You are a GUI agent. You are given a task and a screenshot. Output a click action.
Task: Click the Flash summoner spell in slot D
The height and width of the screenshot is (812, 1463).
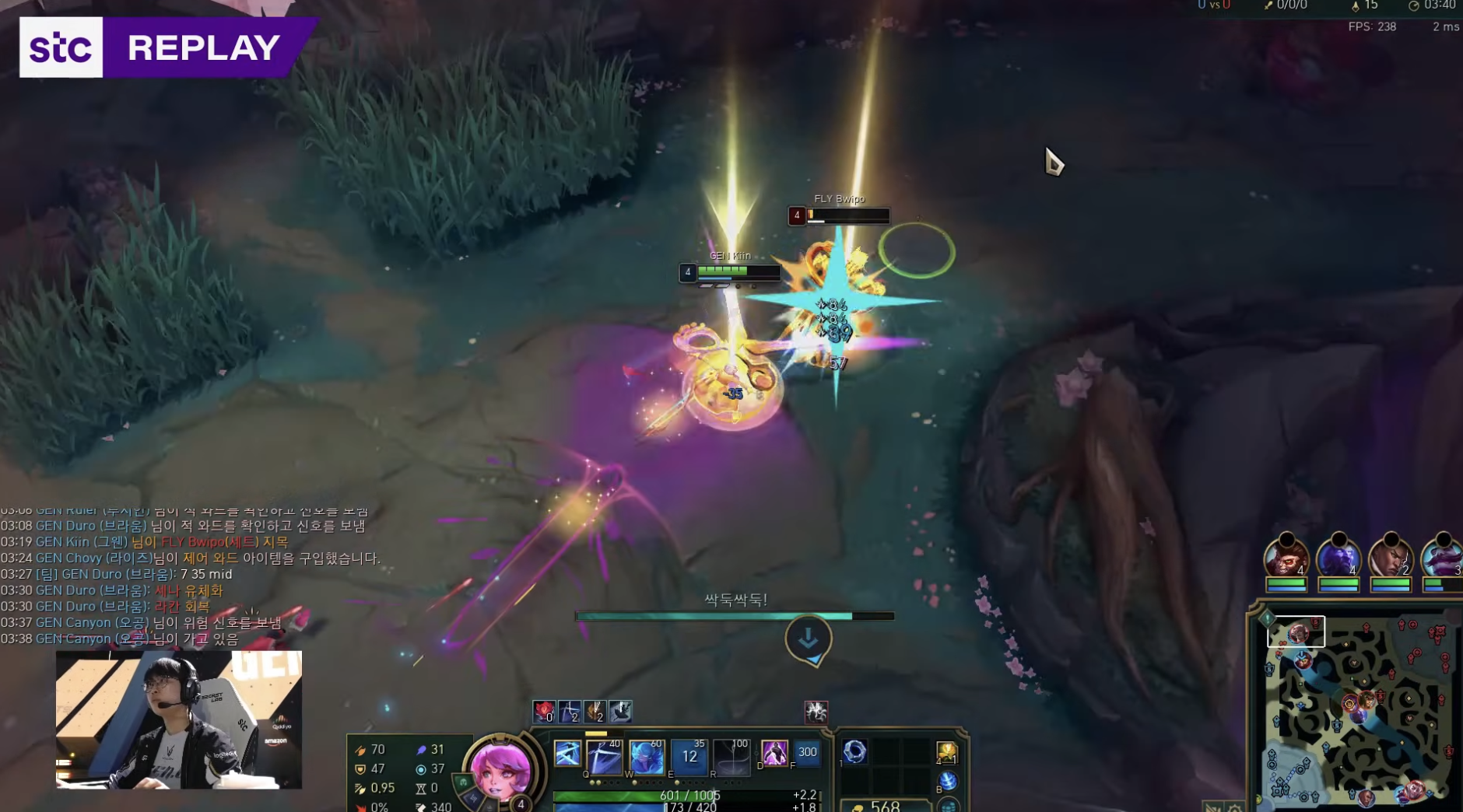pos(775,752)
